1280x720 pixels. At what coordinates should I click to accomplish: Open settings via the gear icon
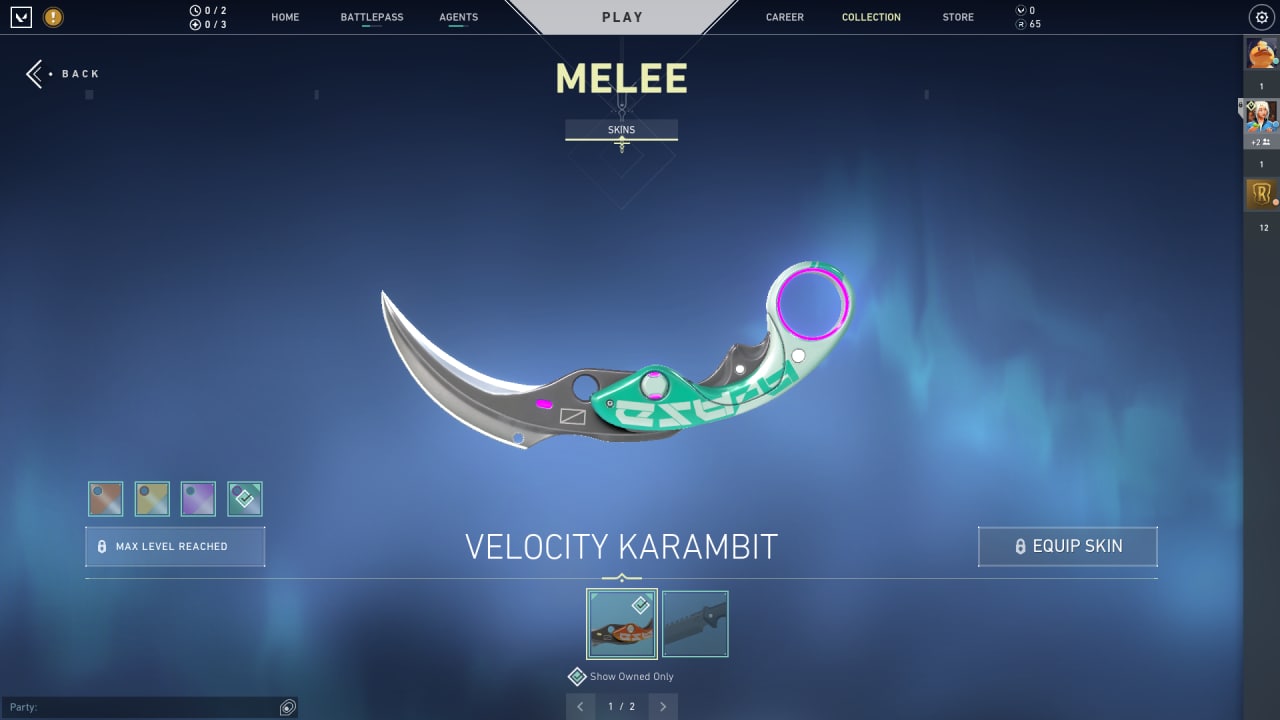[1261, 17]
